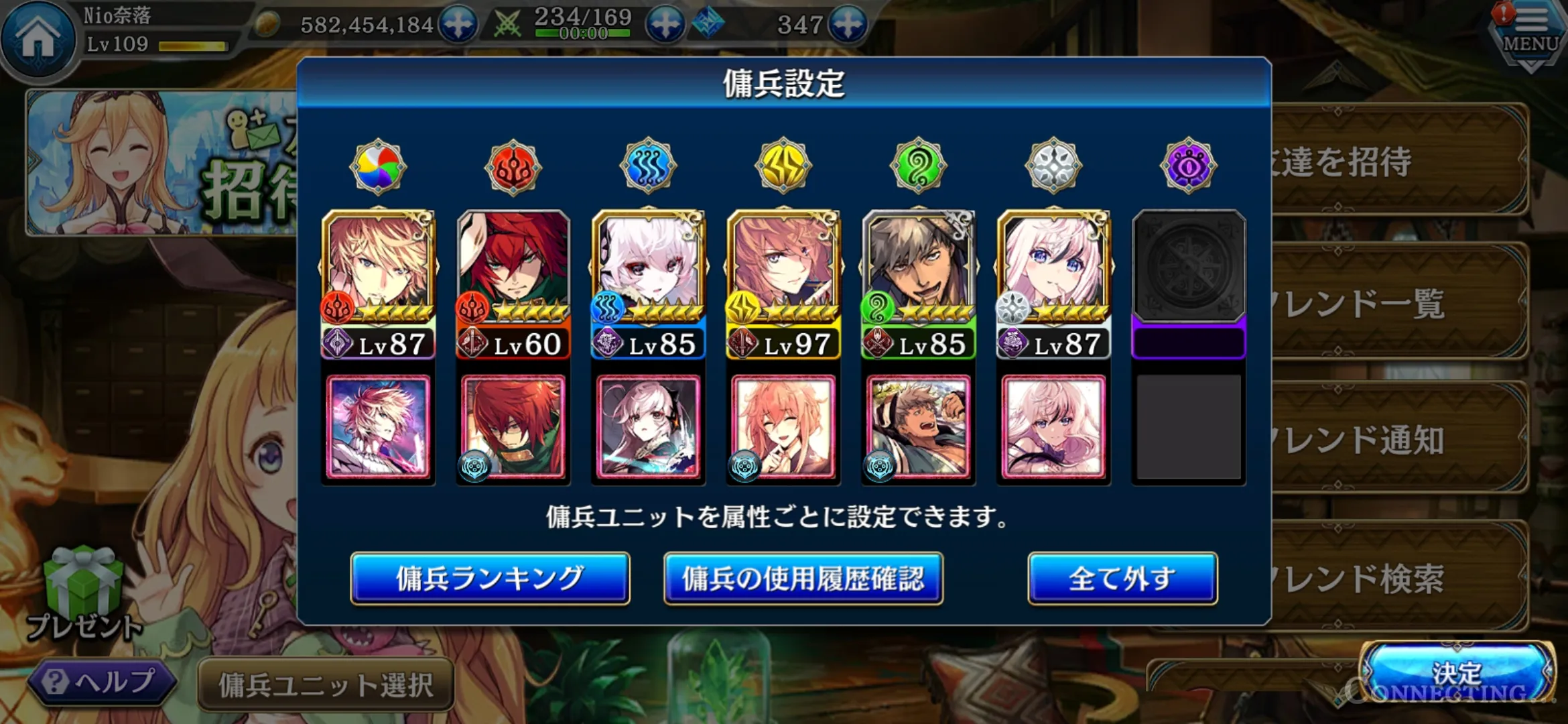The height and width of the screenshot is (724, 1568).
Task: Add more gold with the plus button
Action: pos(458,25)
